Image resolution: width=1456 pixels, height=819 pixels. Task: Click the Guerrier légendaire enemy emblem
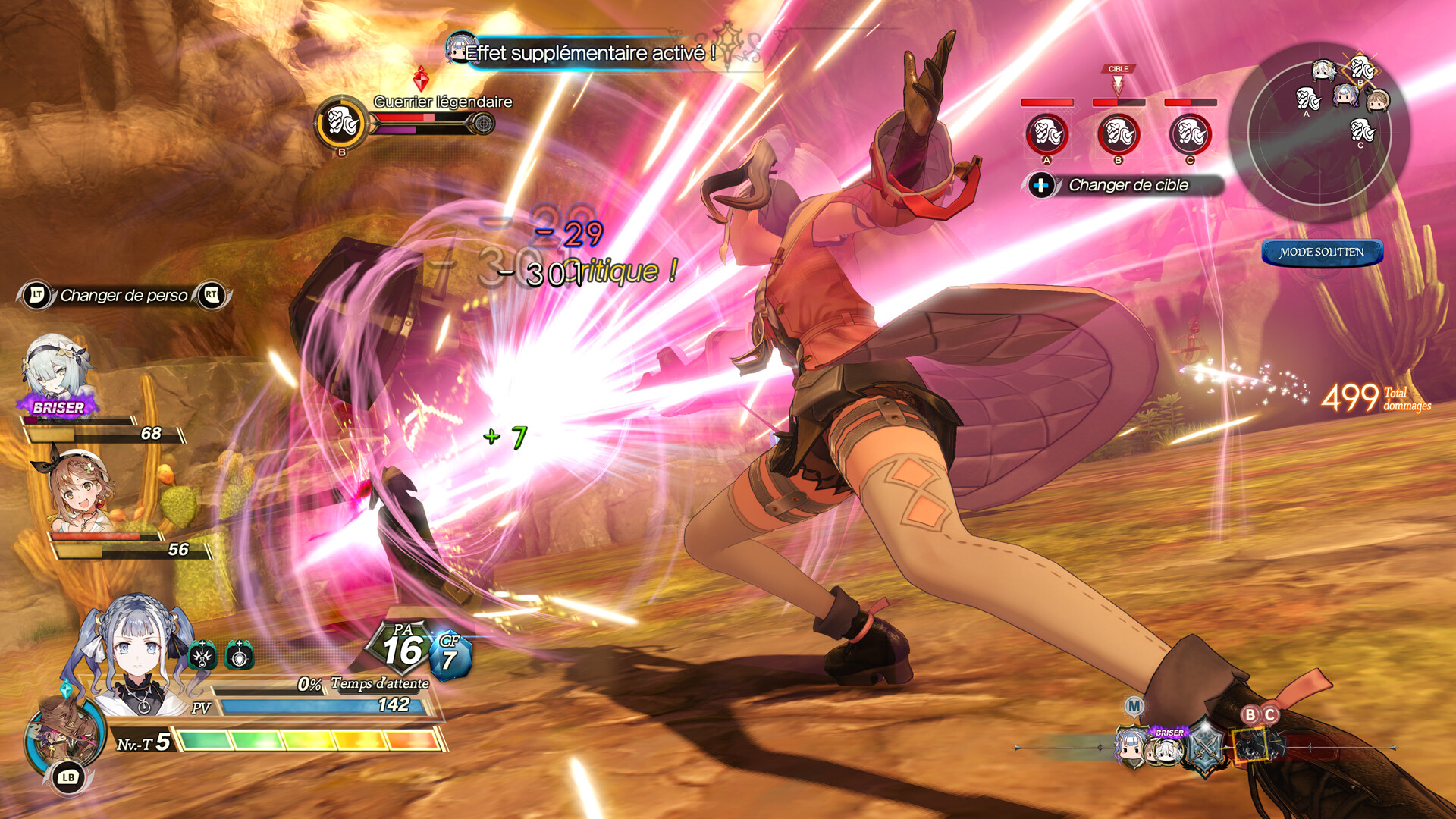pyautogui.click(x=341, y=122)
